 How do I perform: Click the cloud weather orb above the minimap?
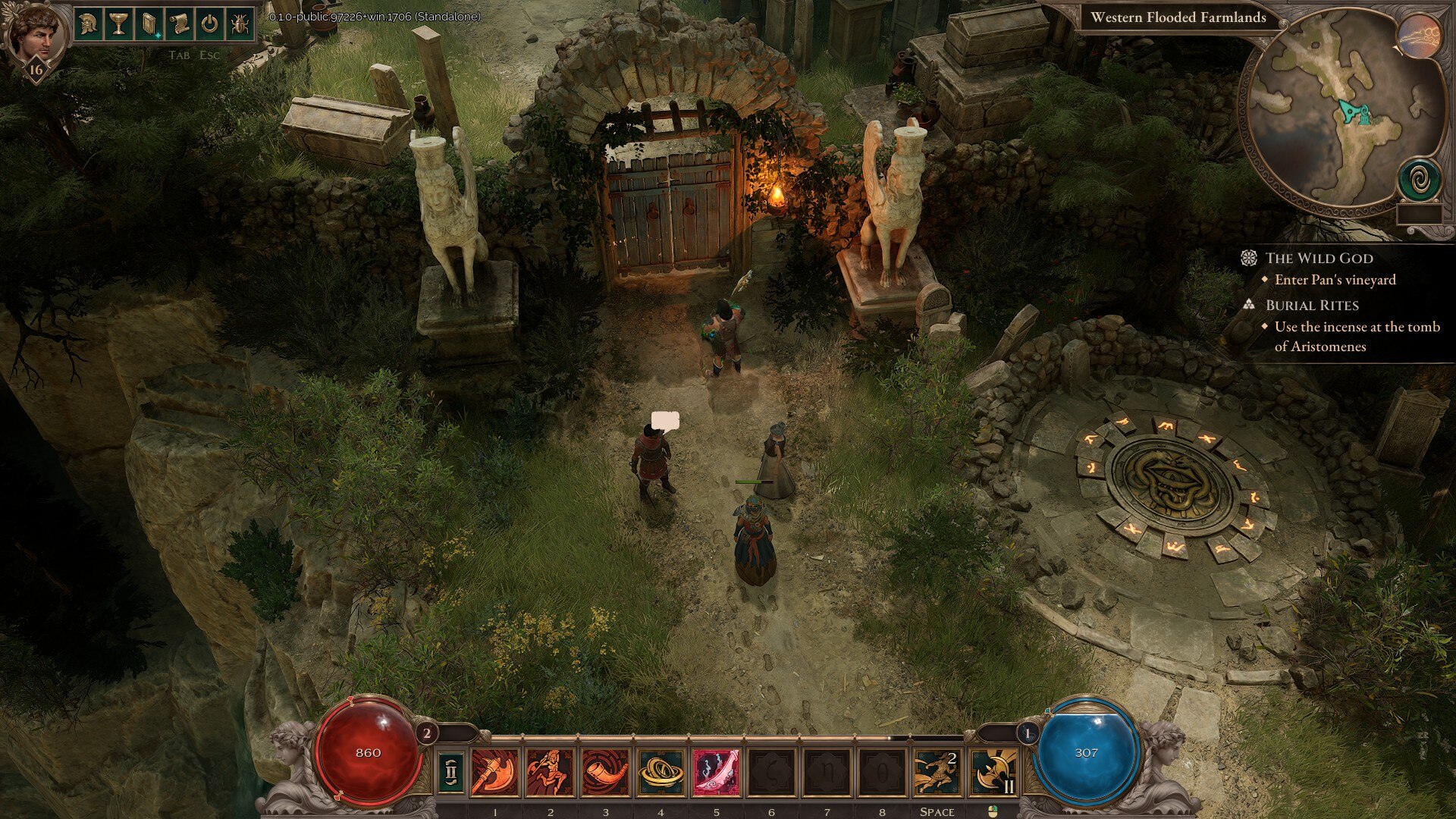coord(1419,36)
